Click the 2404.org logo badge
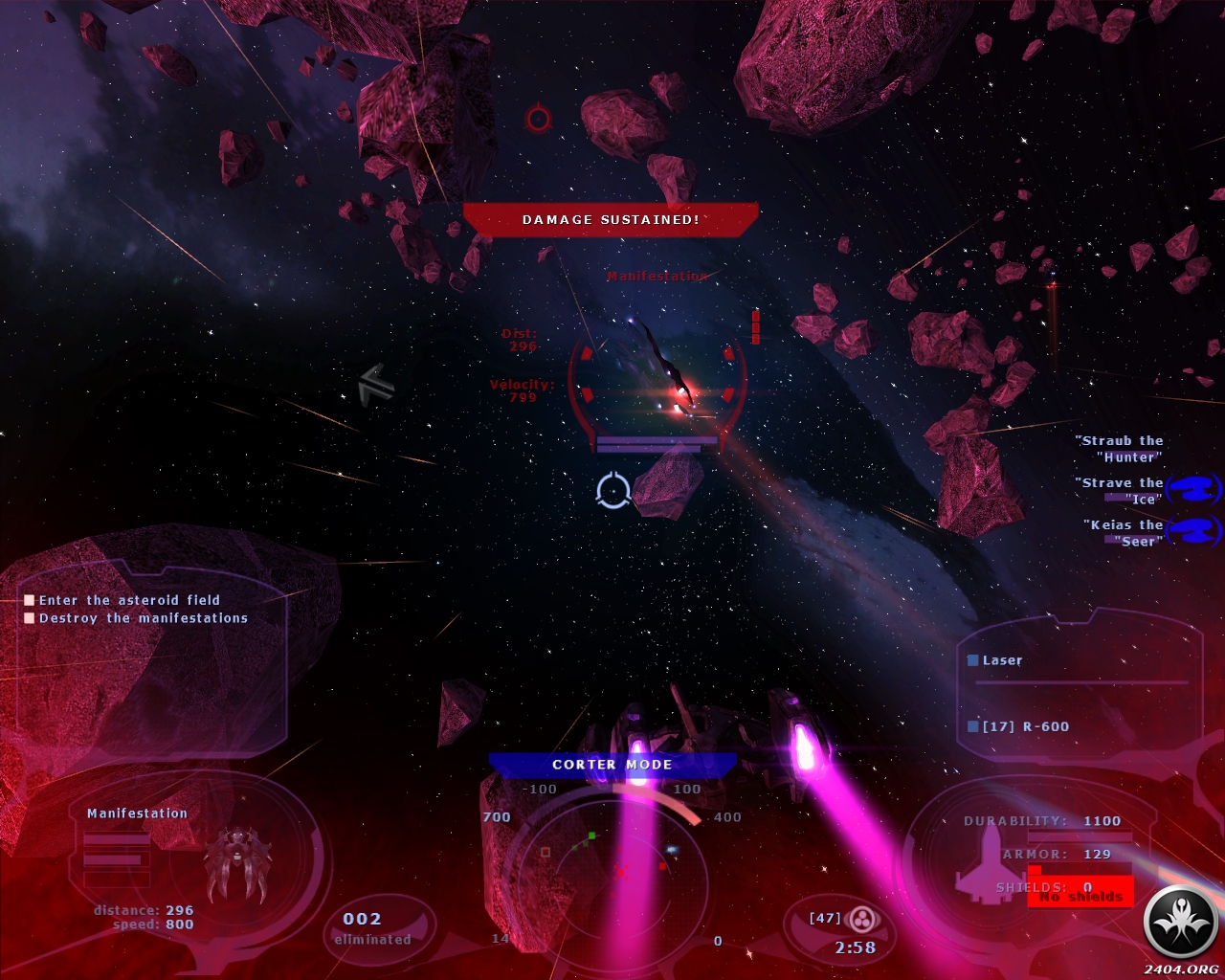 (x=1180, y=923)
